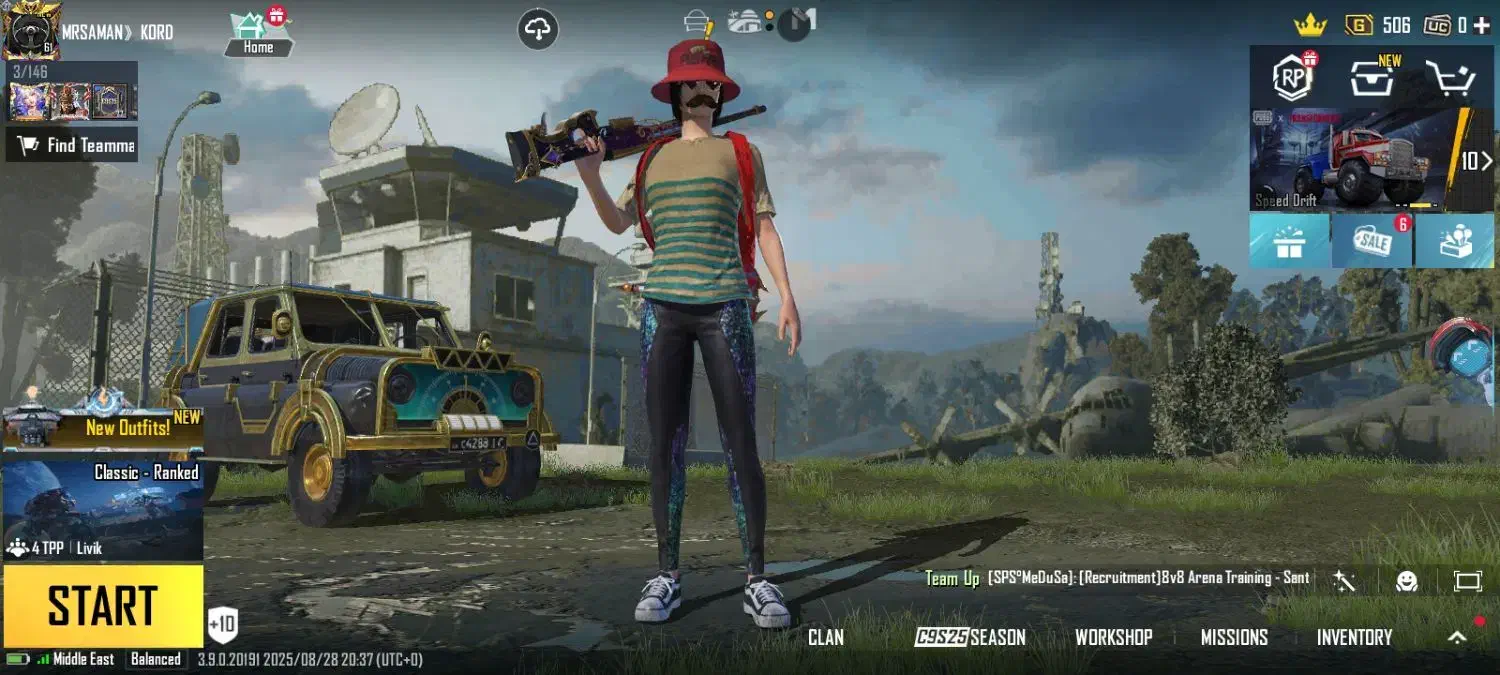This screenshot has width=1500, height=675.
Task: Add UC with the plus button
Action: click(1481, 26)
